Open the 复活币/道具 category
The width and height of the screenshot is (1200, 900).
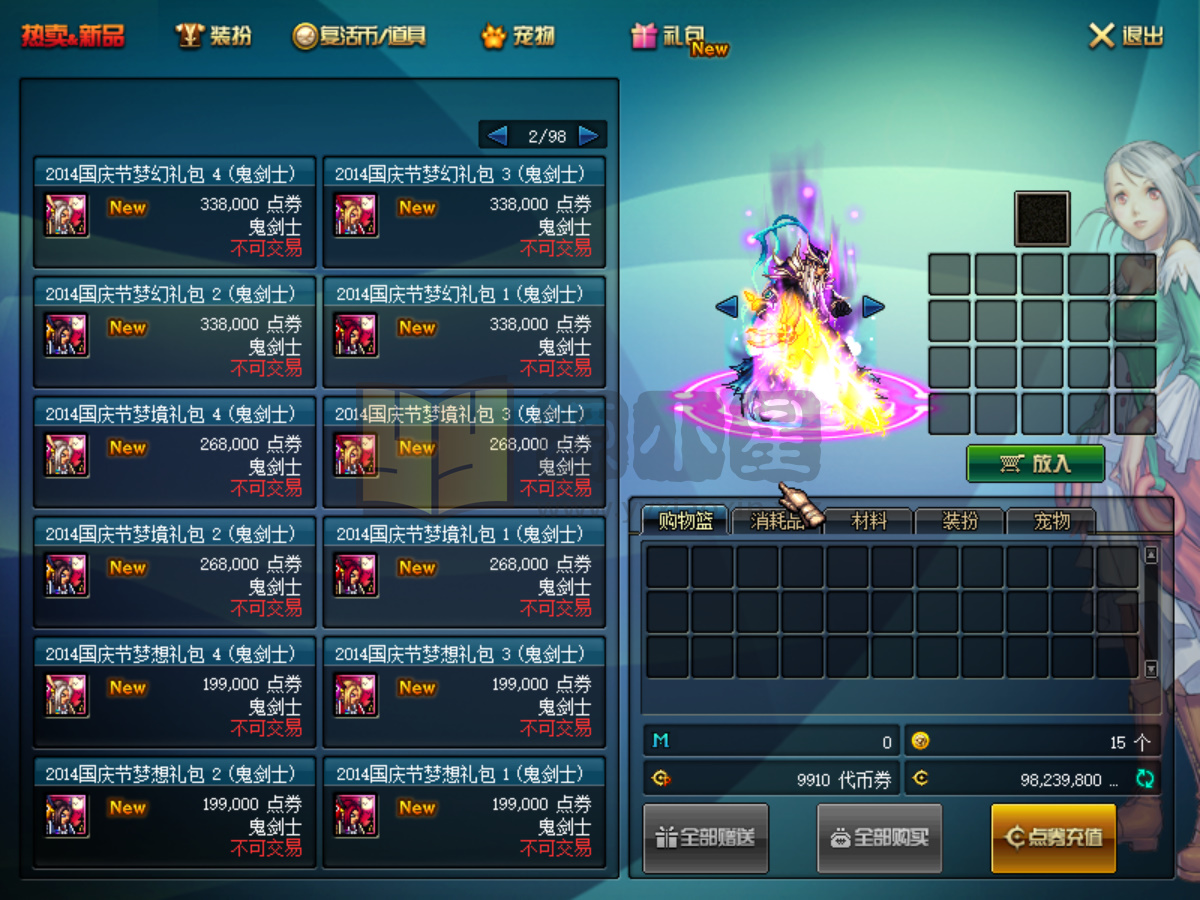click(x=359, y=37)
